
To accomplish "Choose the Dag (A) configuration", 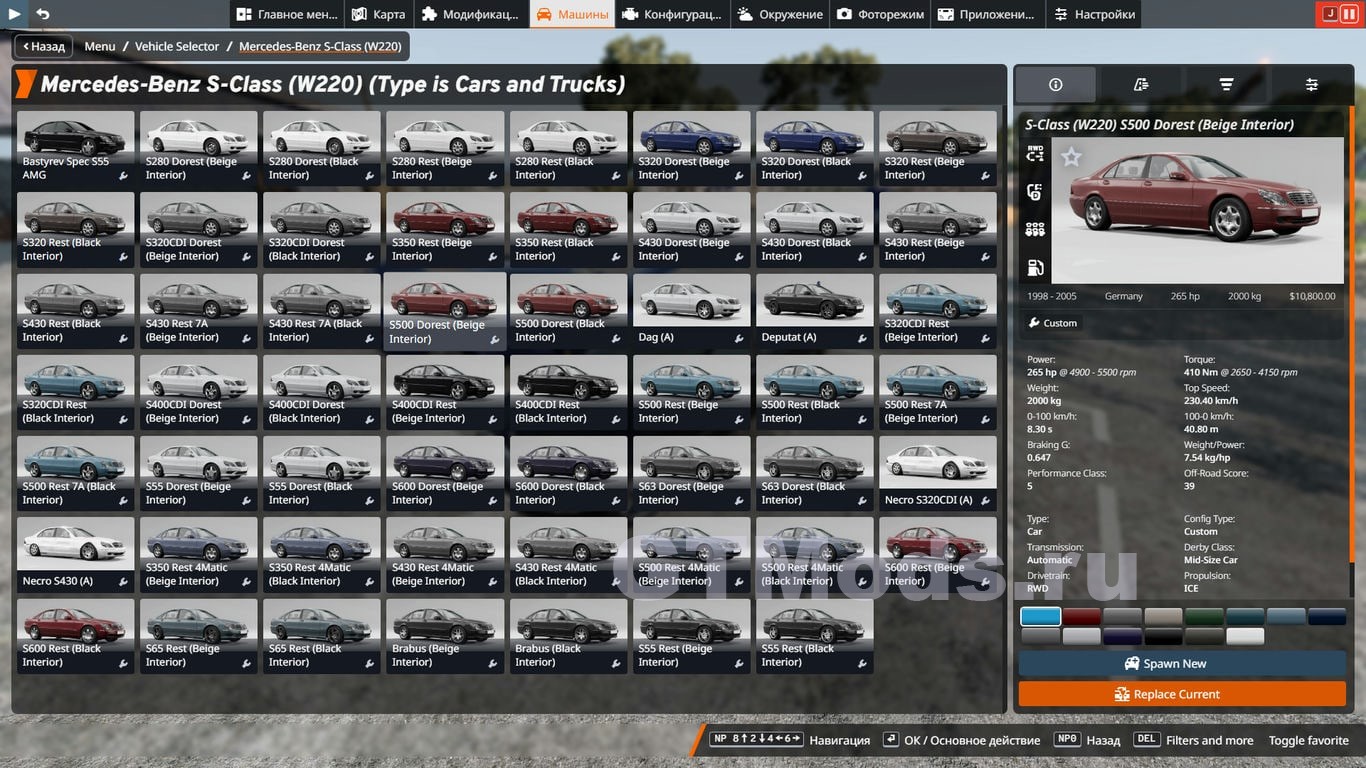I will tap(691, 311).
